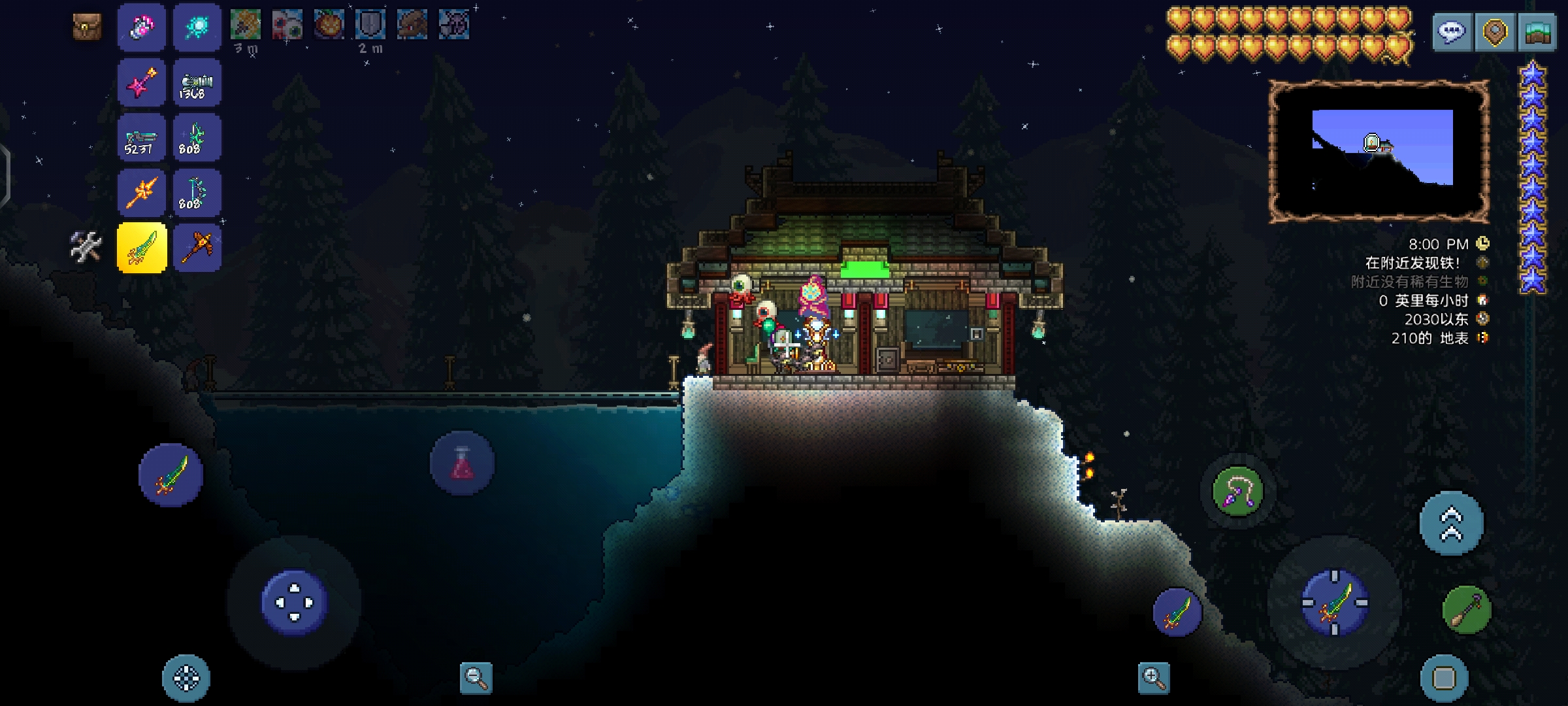Toggle the crosshair smart cursor button
The image size is (1568, 706).
click(186, 678)
